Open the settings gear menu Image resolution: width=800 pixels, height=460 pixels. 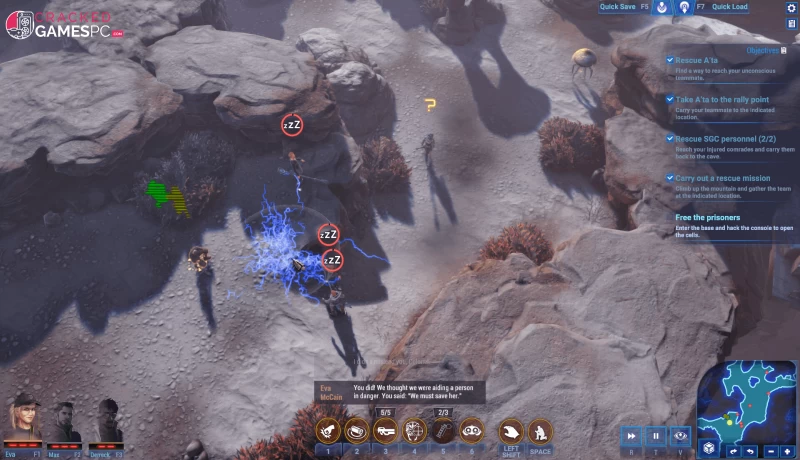point(790,8)
